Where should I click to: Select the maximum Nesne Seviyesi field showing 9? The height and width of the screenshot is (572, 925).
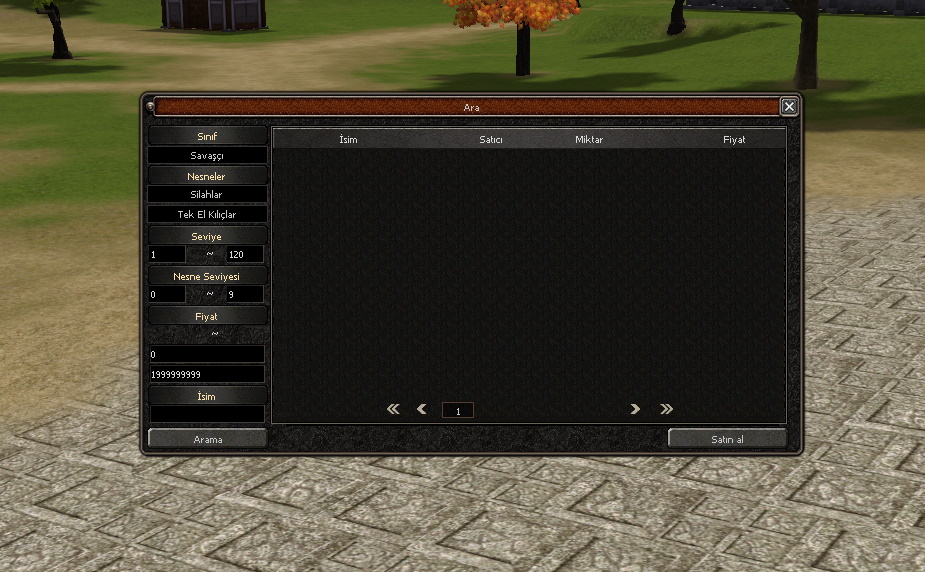click(x=245, y=295)
